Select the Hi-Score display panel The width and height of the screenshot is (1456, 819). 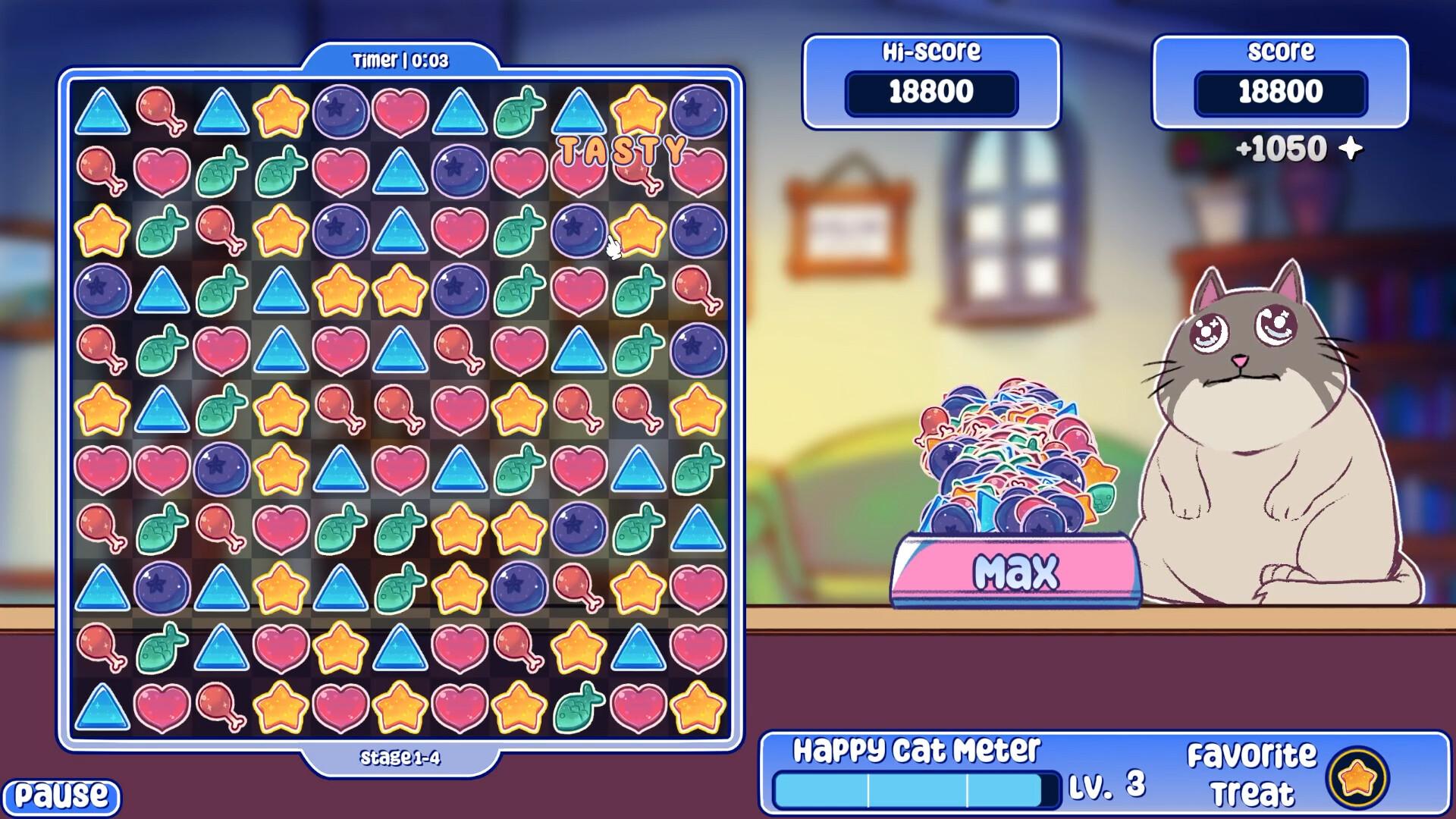934,80
